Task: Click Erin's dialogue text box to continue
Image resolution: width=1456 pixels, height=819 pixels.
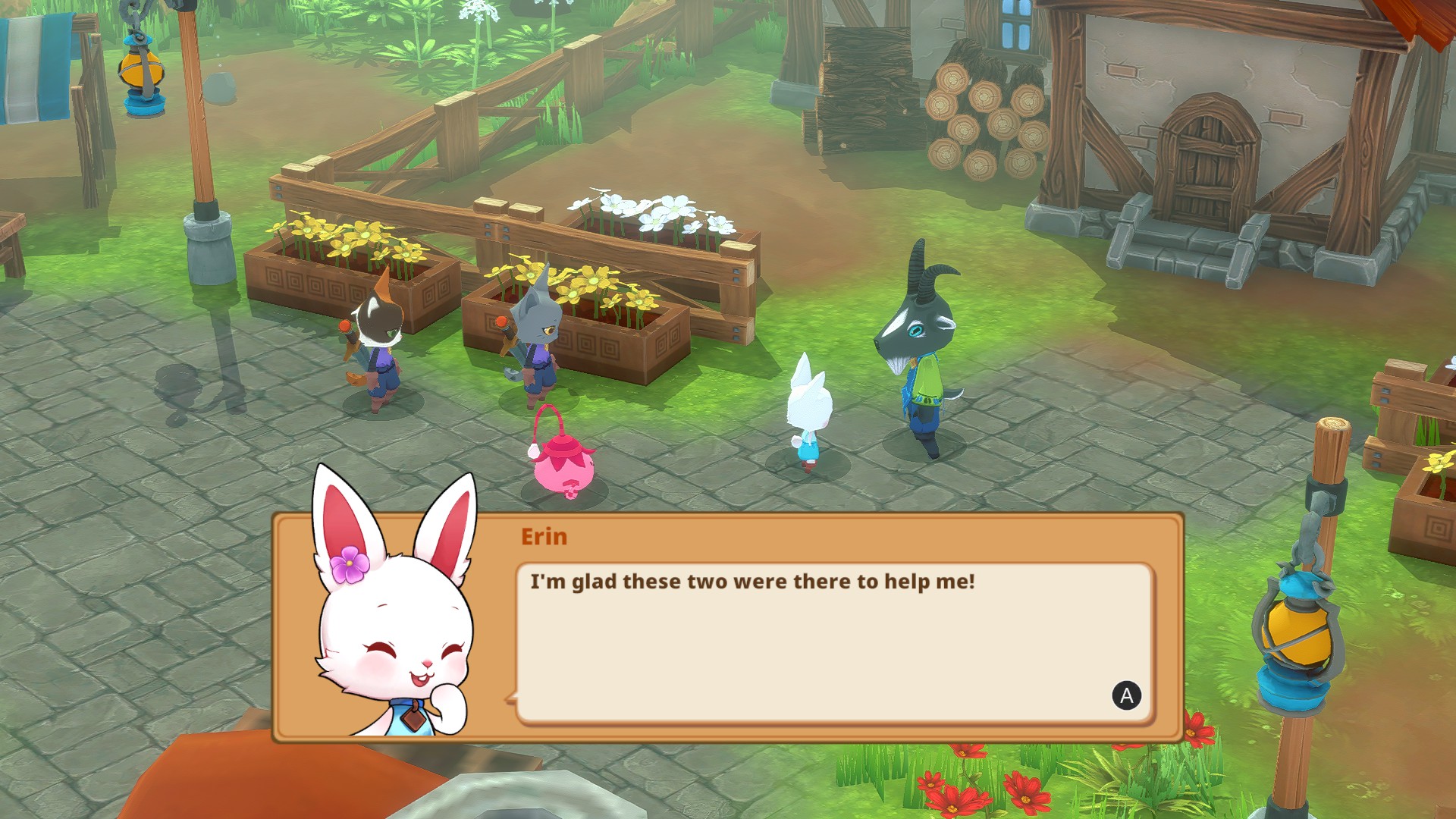Action: (x=833, y=642)
